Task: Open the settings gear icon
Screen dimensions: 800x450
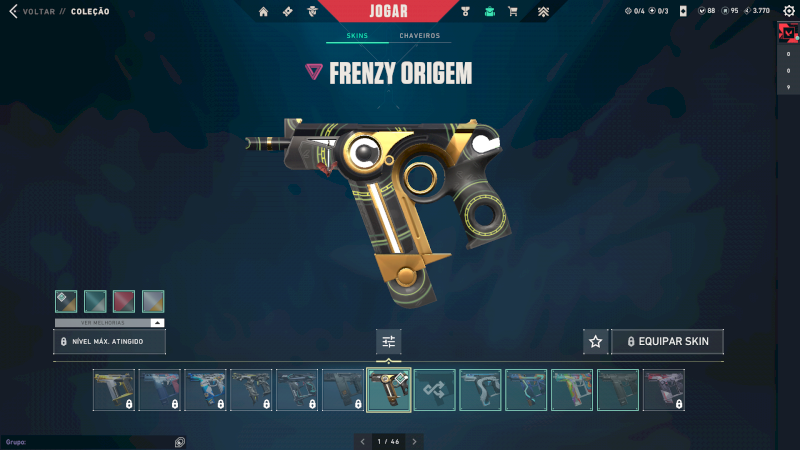Action: pos(787,11)
